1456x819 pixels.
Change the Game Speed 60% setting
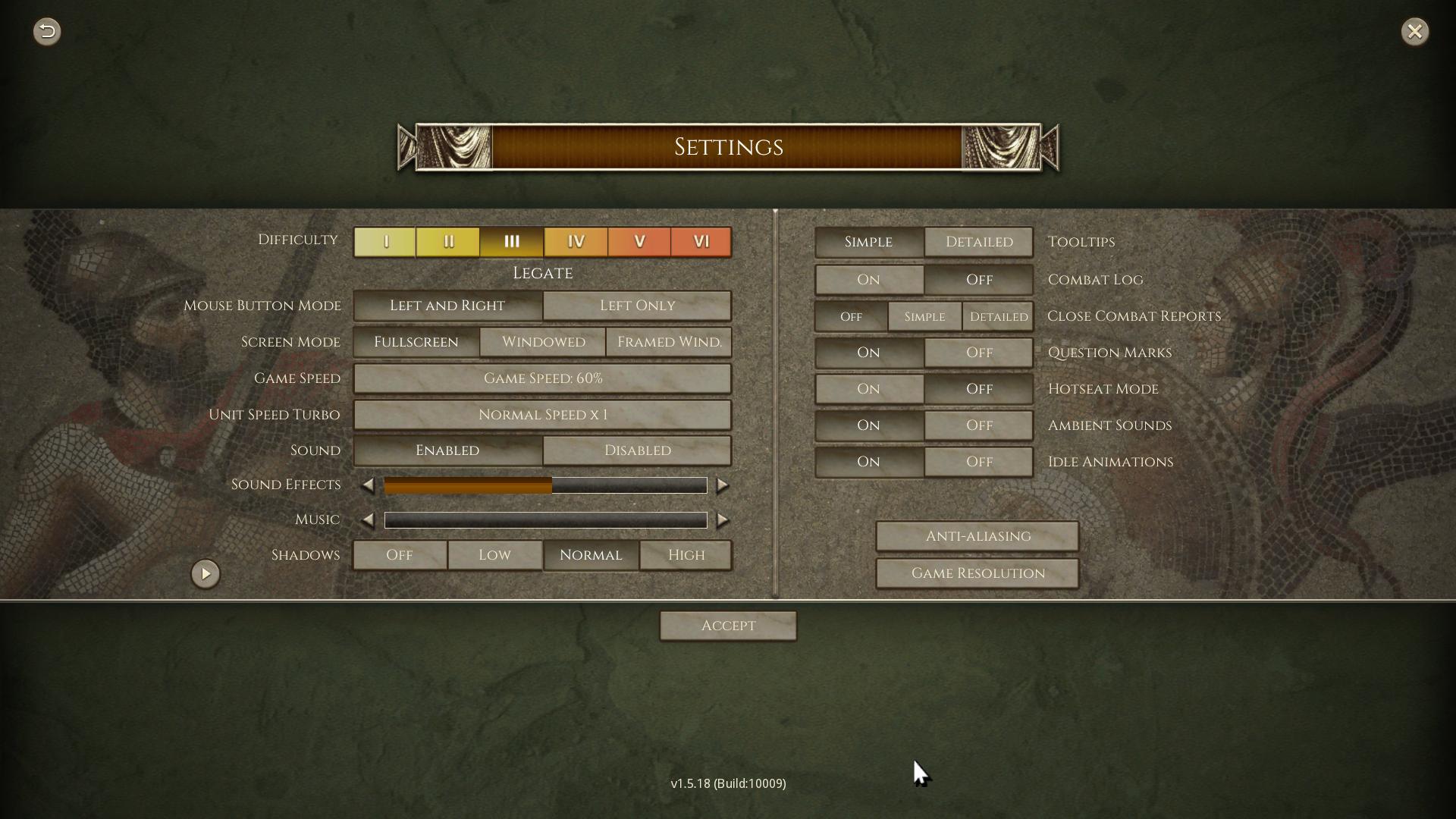(x=542, y=378)
